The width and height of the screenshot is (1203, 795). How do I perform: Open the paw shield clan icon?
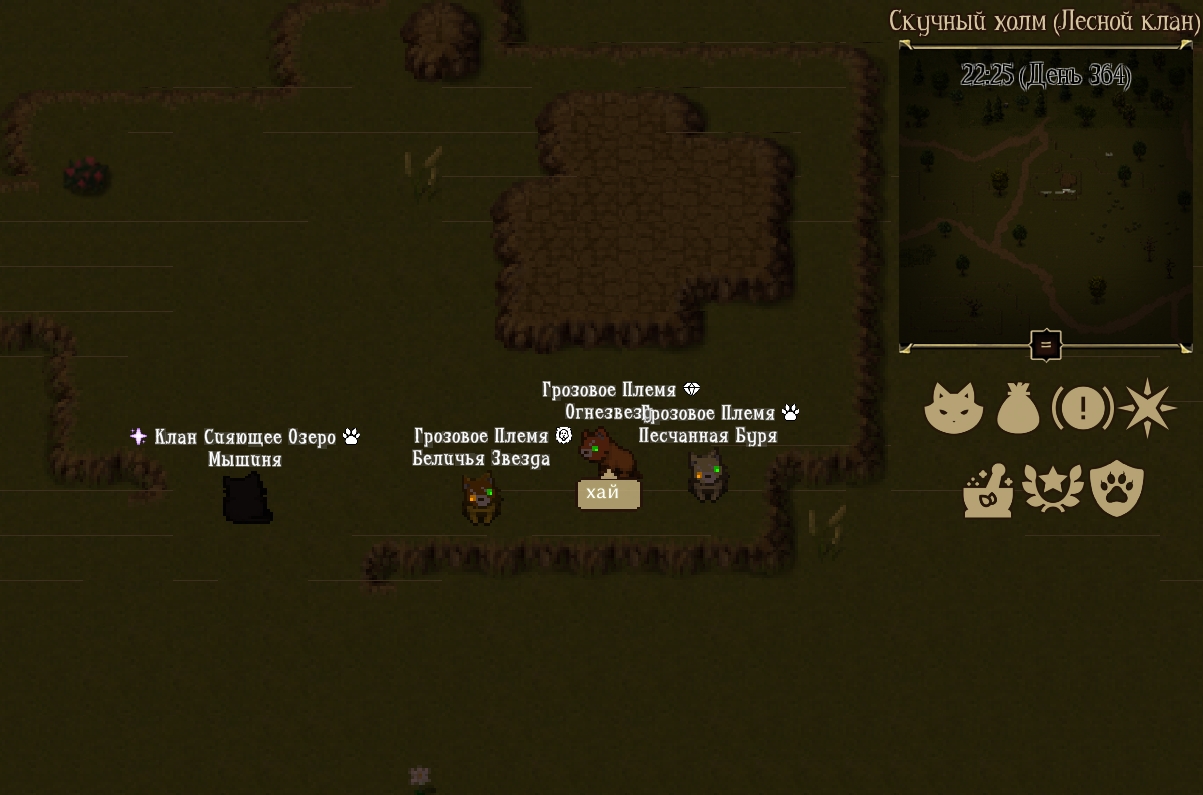pos(1116,489)
